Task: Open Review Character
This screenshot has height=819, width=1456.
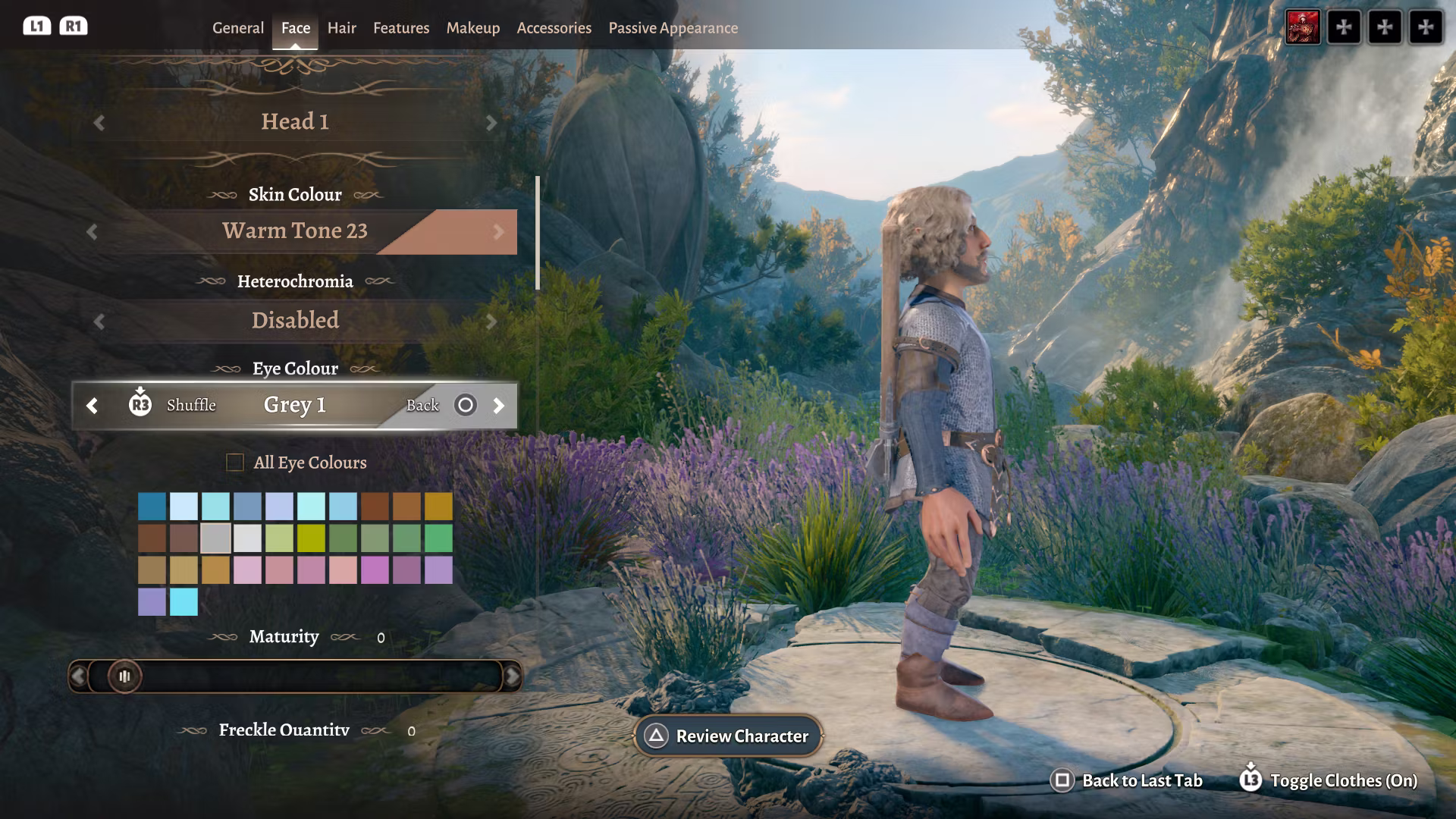Action: pyautogui.click(x=728, y=736)
